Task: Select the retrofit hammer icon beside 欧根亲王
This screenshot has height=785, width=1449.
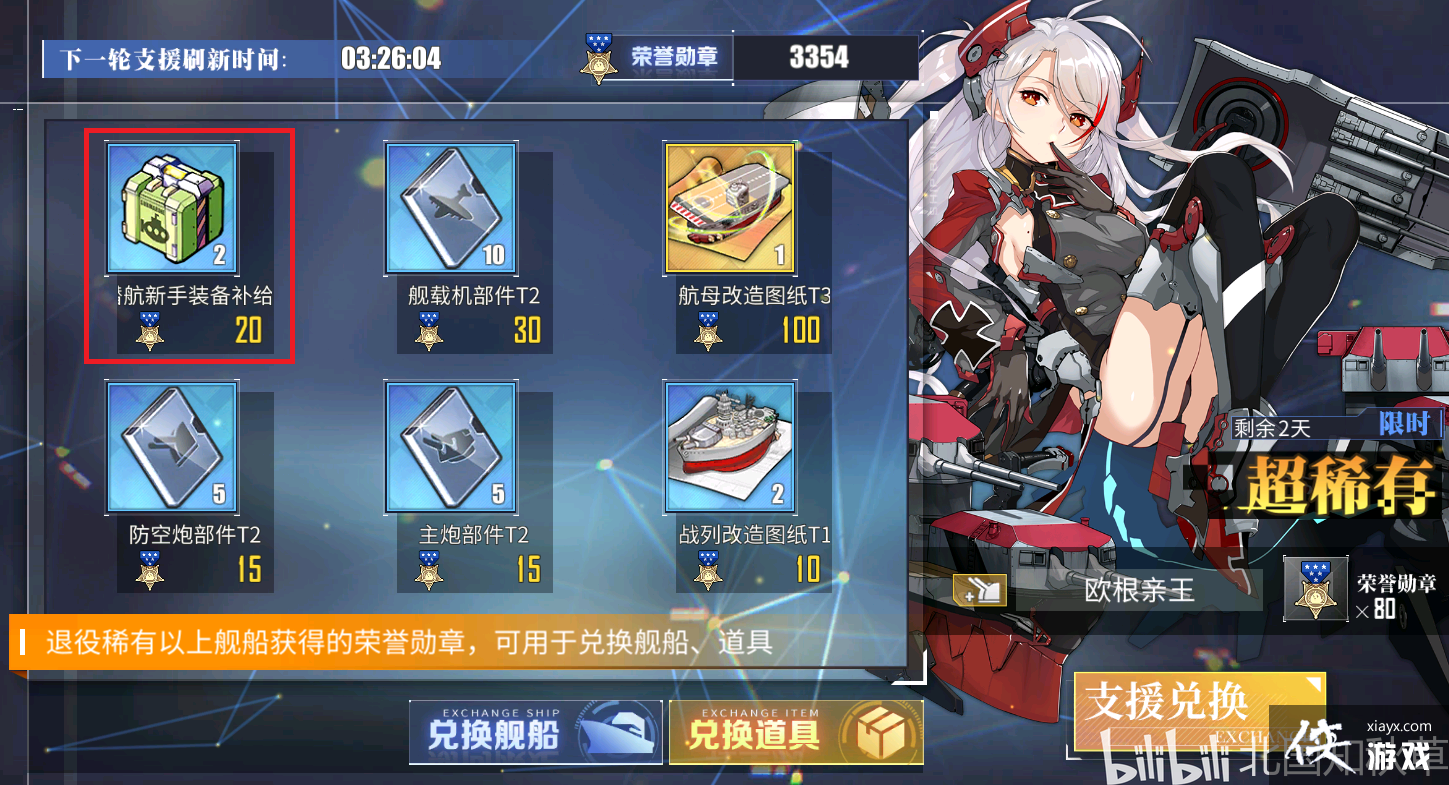Action: [x=982, y=591]
